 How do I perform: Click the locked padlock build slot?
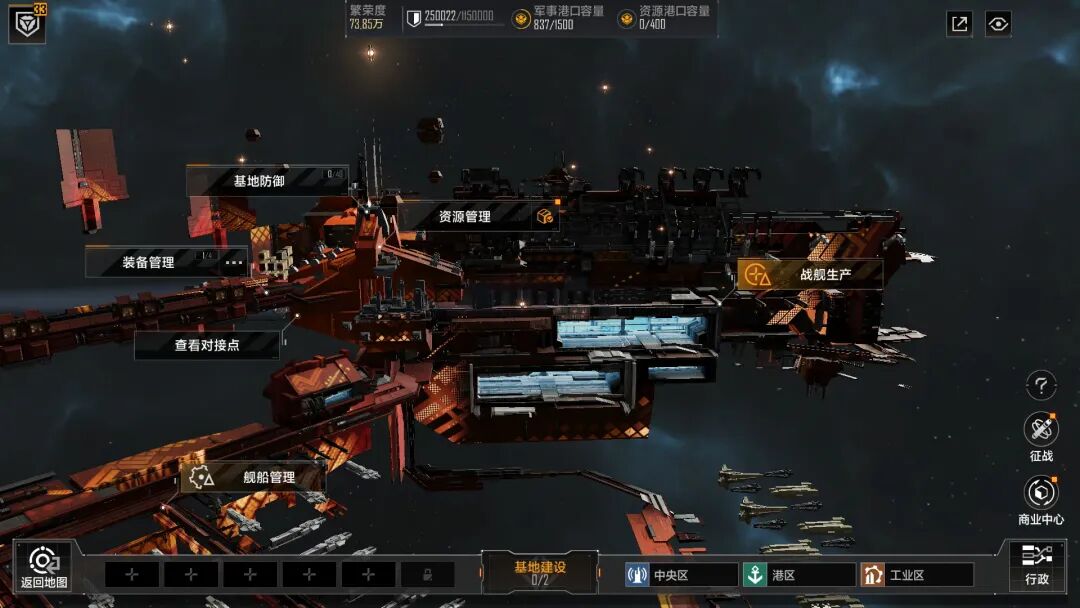click(x=427, y=575)
